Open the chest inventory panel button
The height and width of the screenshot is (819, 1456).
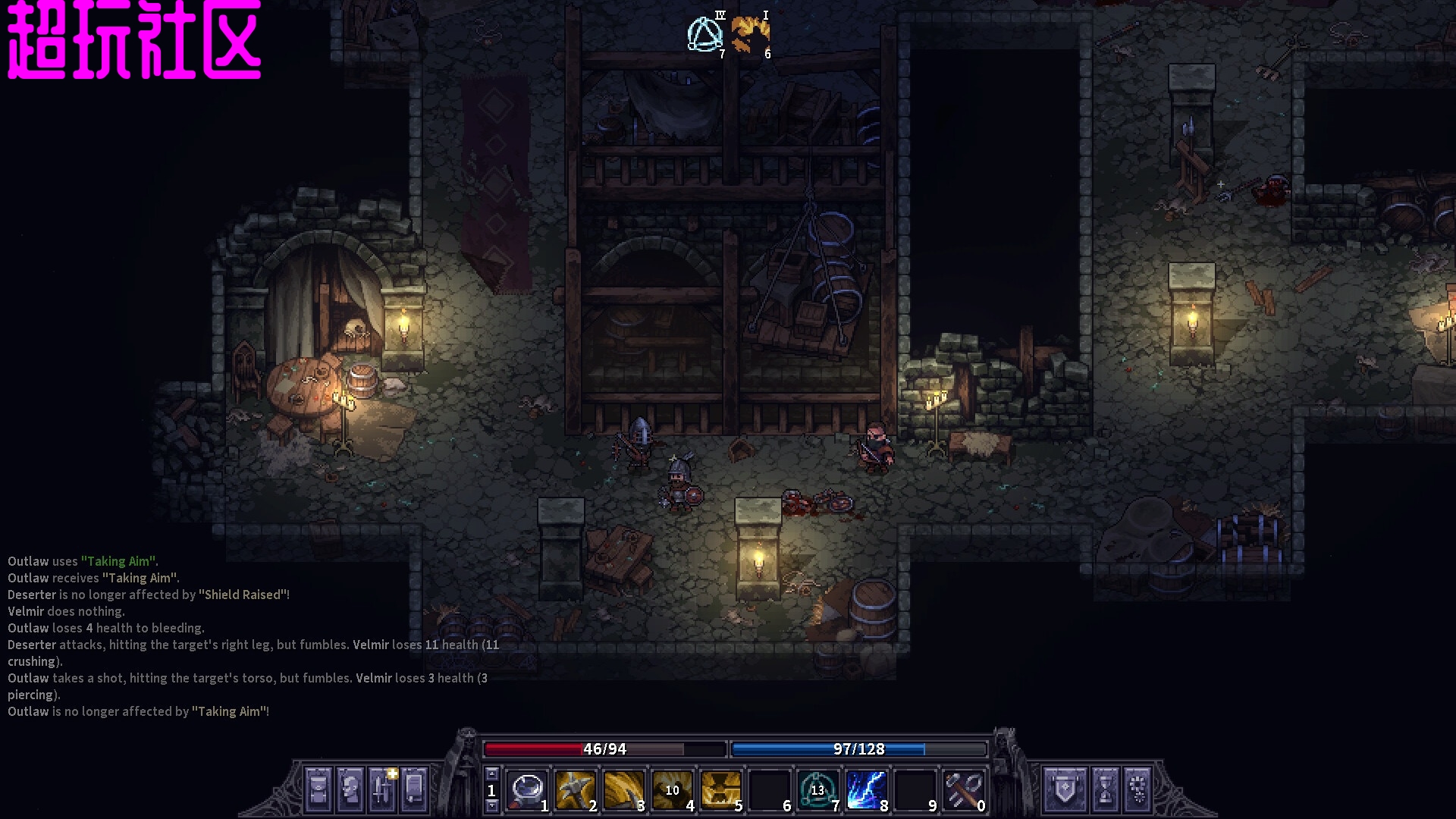(x=318, y=789)
